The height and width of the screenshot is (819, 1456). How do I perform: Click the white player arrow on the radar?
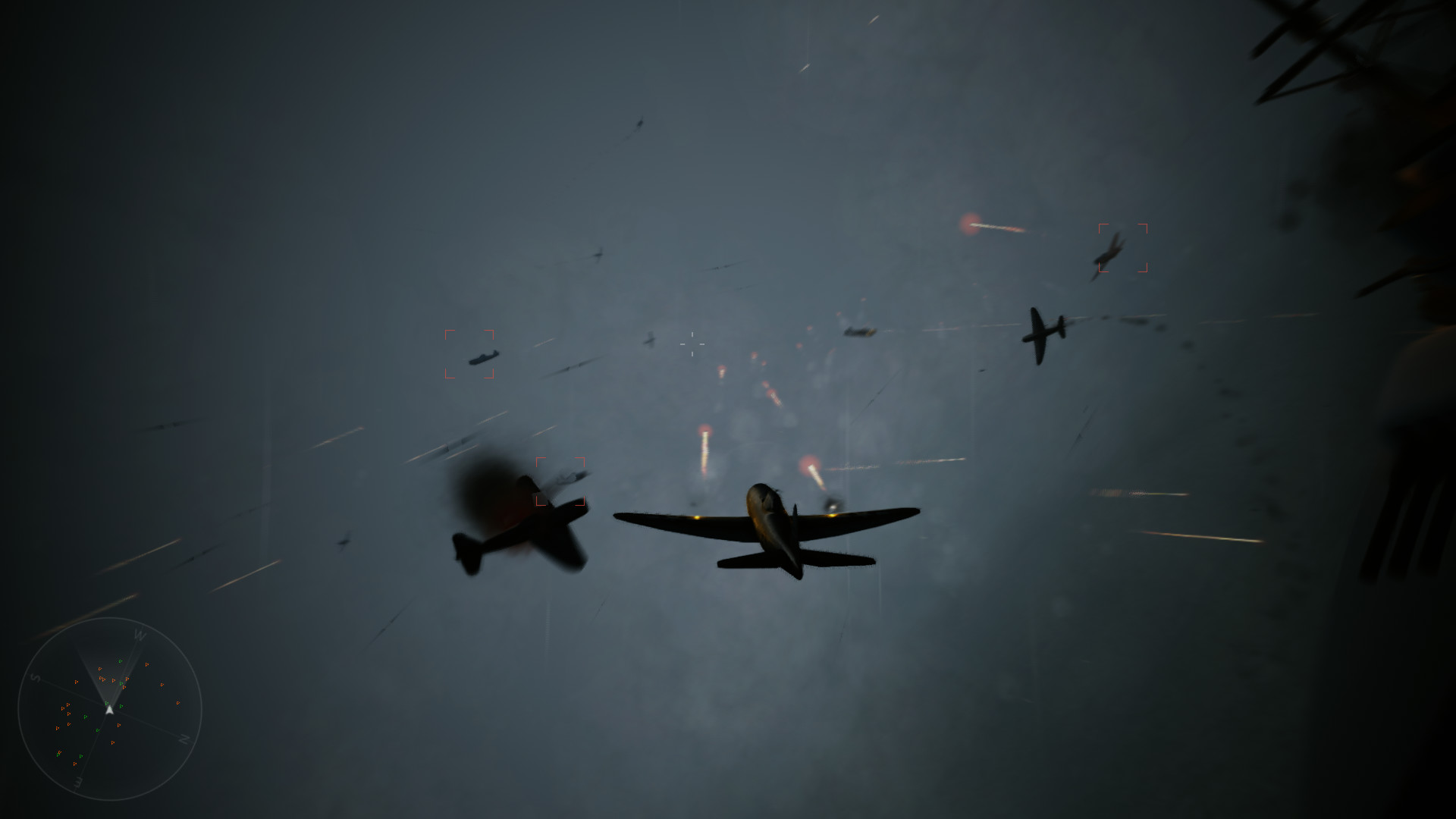(x=109, y=710)
